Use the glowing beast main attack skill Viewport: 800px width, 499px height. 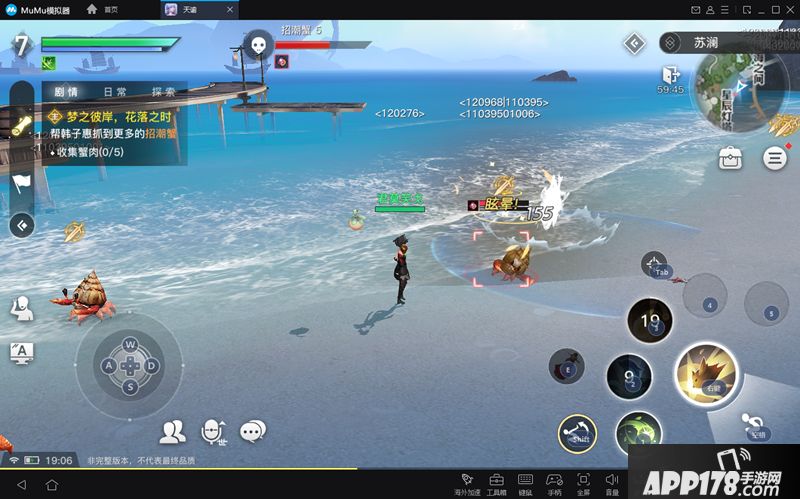coord(706,375)
